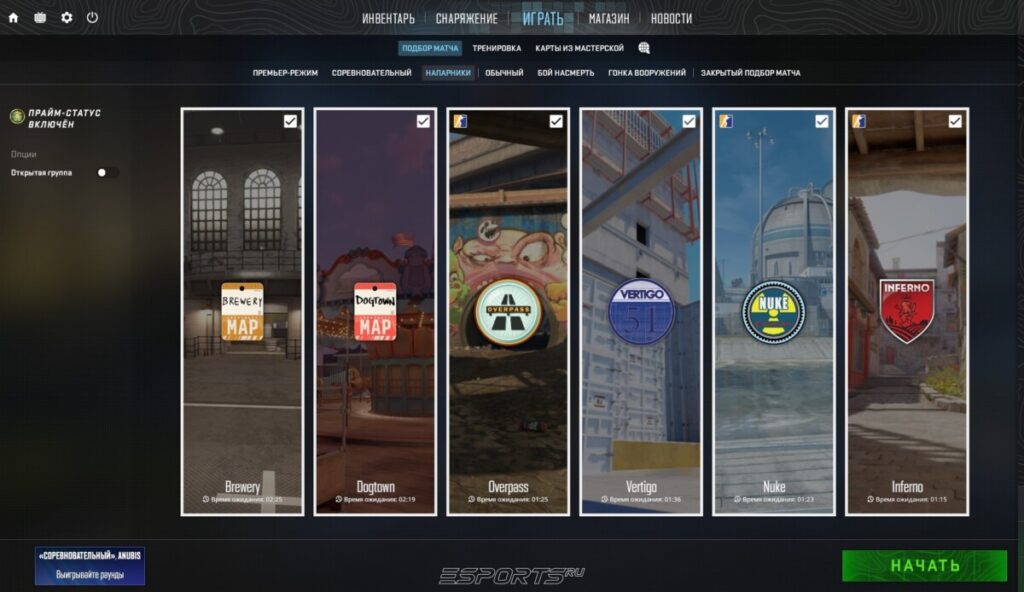The image size is (1024, 592).
Task: Toggle the Открытая группа switch
Action: pyautogui.click(x=107, y=172)
